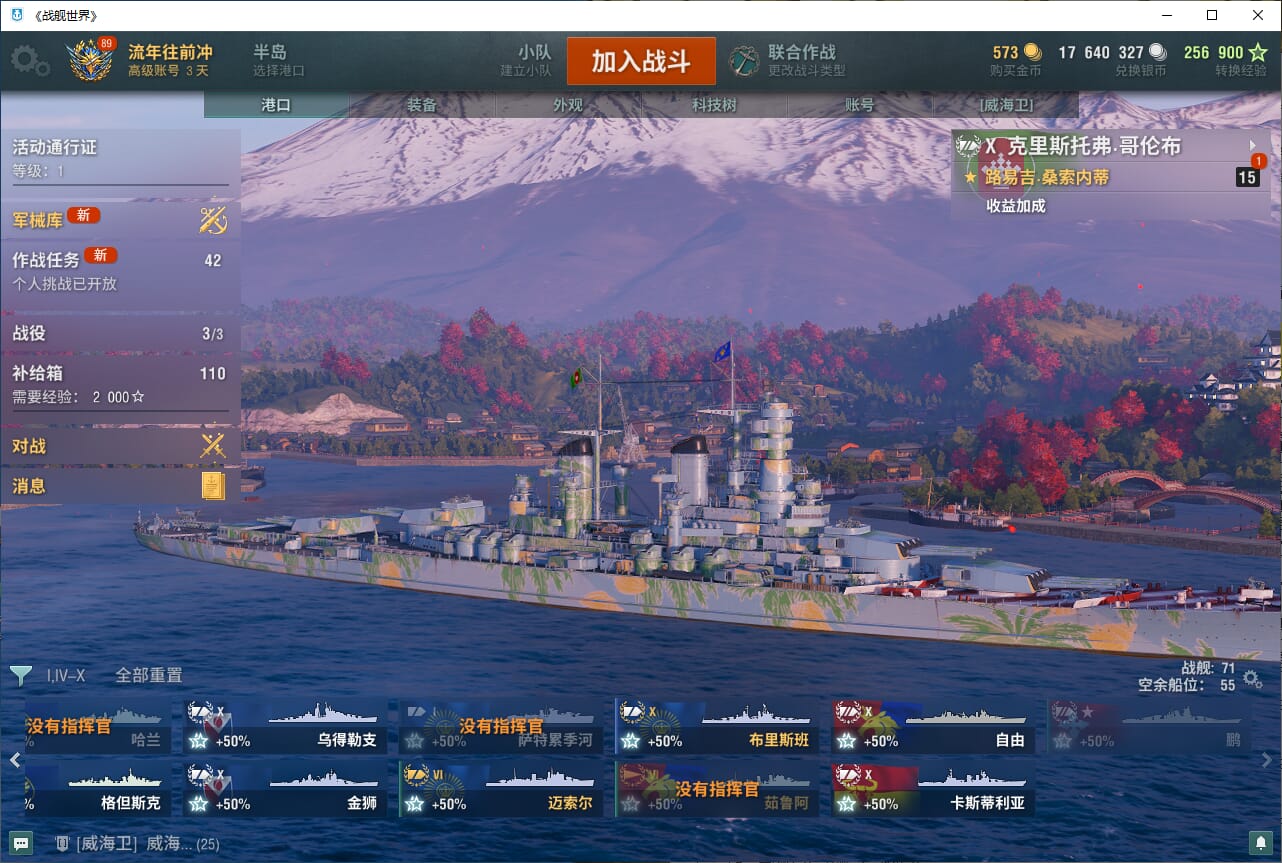This screenshot has width=1282, height=863.
Task: Select the 卡斯蒂利亚 ship card
Action: (933, 790)
